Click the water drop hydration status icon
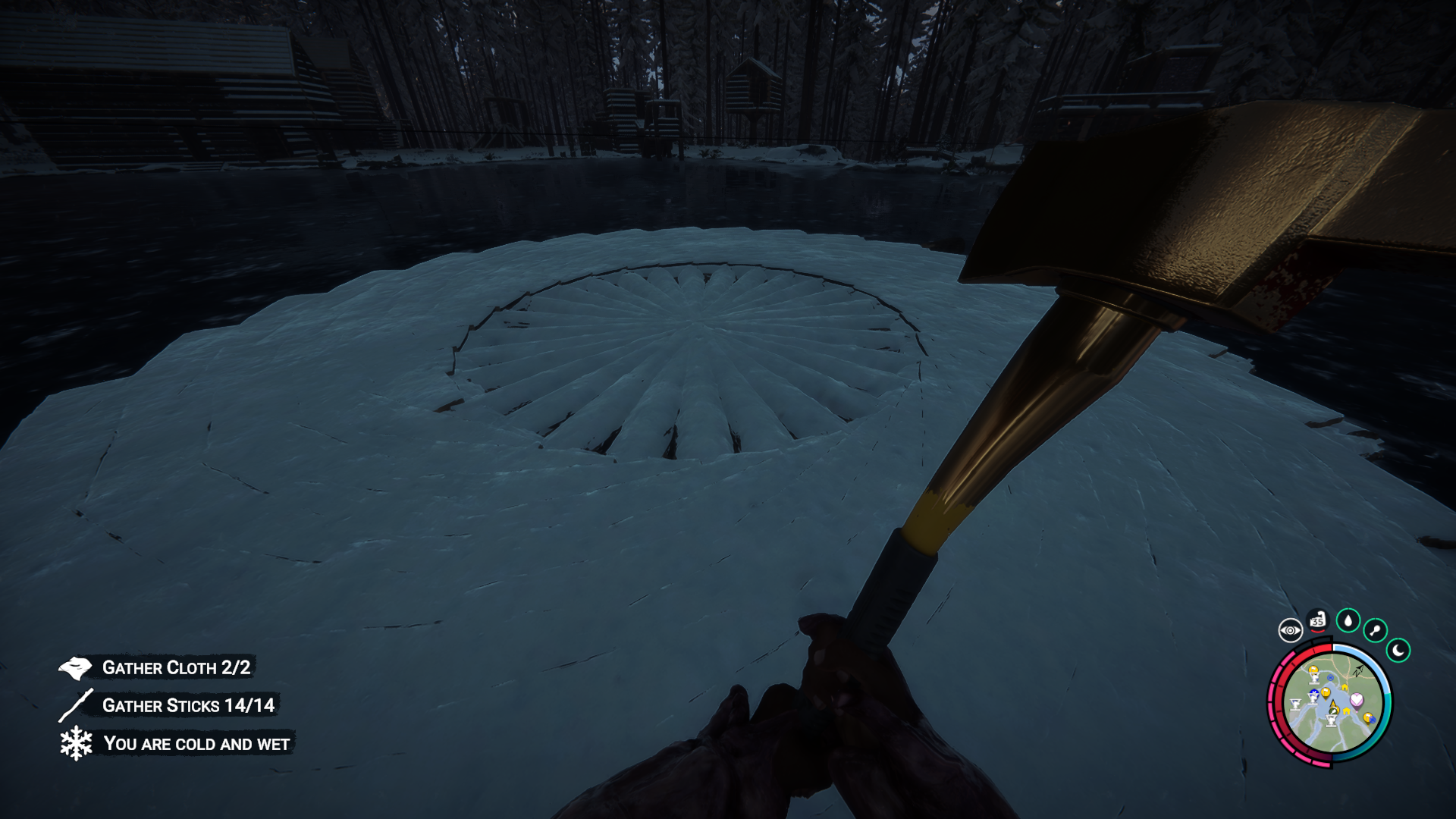 pos(1348,622)
